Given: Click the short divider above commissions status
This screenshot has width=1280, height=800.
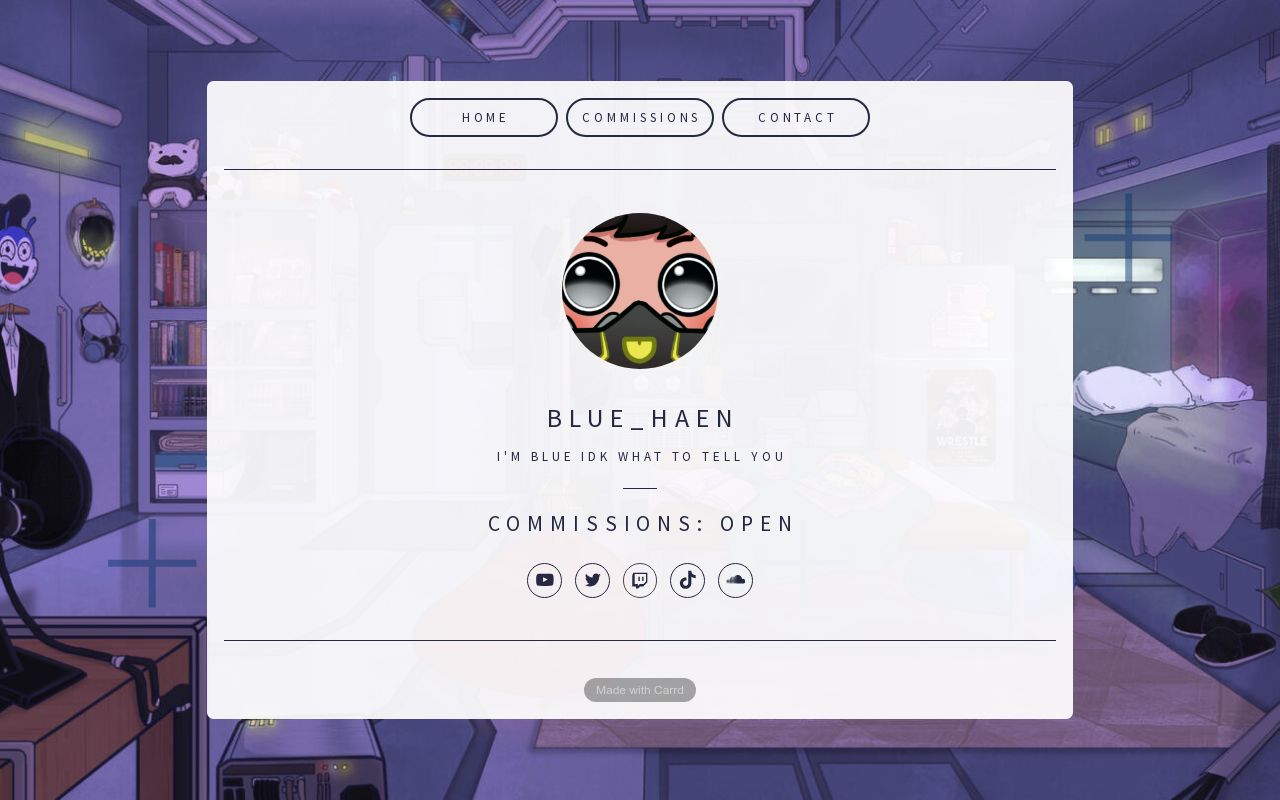Looking at the screenshot, I should [x=640, y=487].
